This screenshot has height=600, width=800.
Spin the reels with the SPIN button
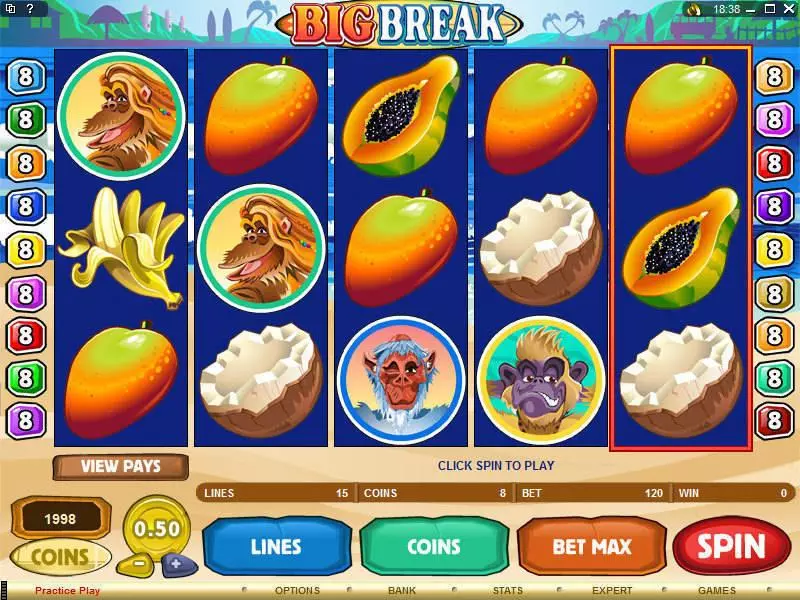click(x=732, y=547)
